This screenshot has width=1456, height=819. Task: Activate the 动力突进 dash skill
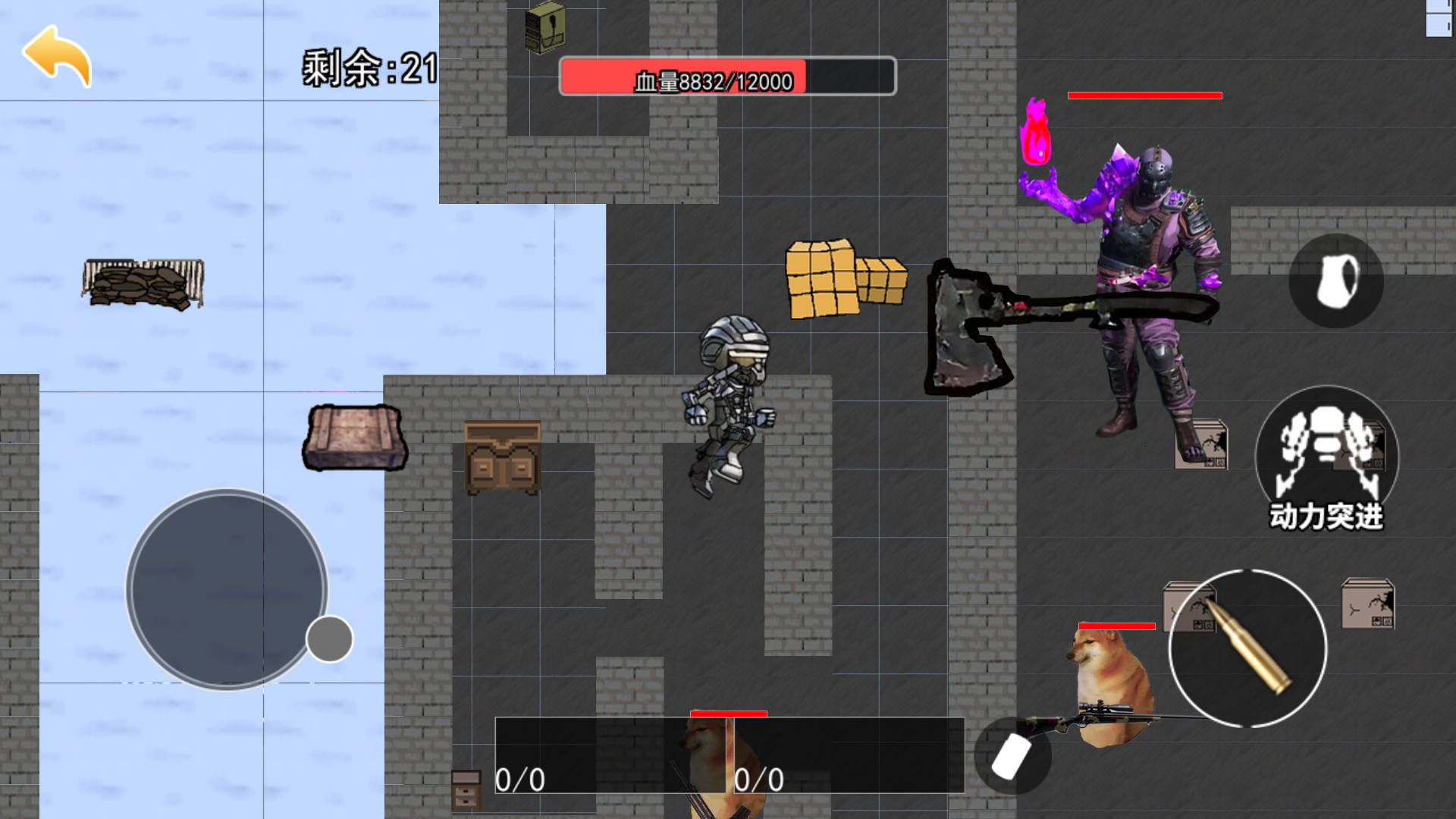[x=1326, y=459]
